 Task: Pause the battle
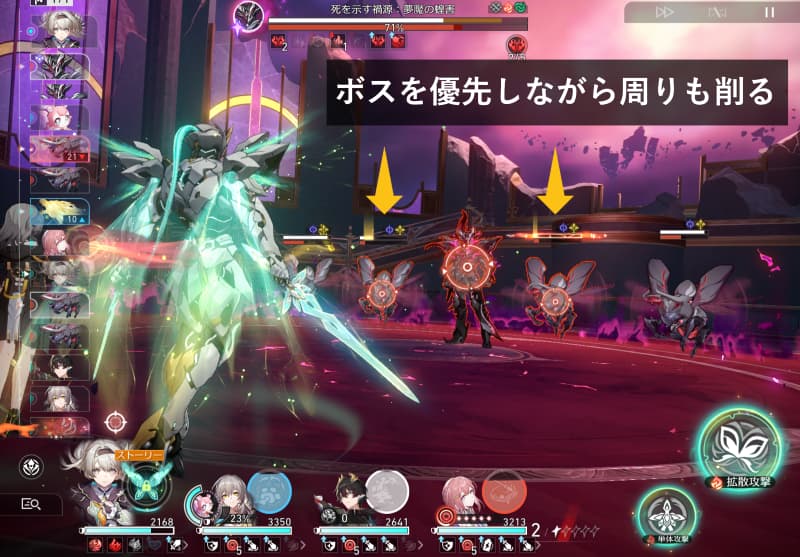pyautogui.click(x=769, y=12)
